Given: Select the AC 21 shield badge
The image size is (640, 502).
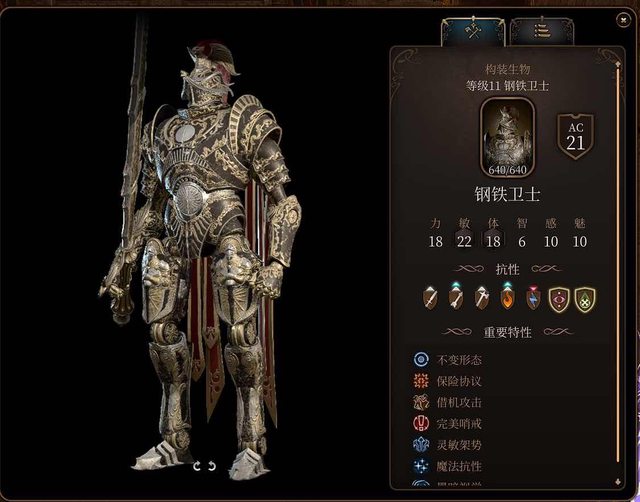Looking at the screenshot, I should tap(575, 136).
